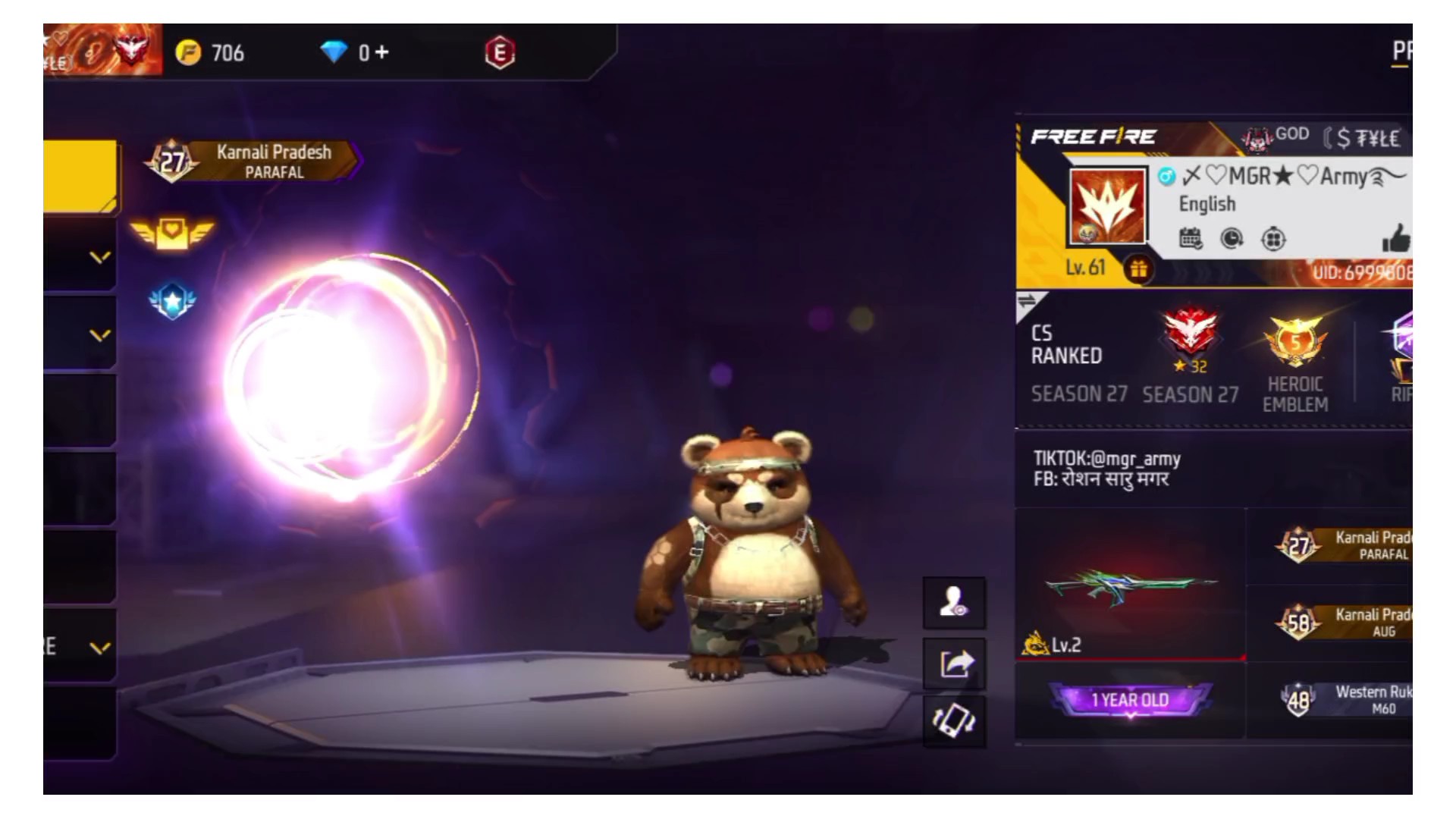1456x819 pixels.
Task: Open the red E badge icon
Action: 500,53
